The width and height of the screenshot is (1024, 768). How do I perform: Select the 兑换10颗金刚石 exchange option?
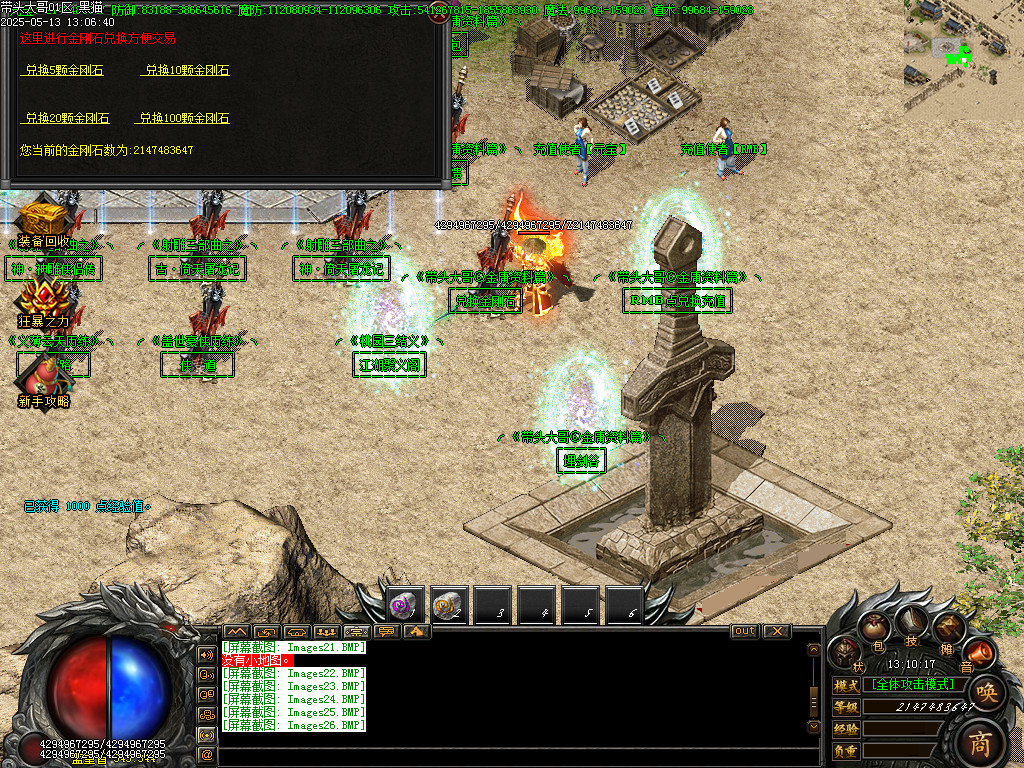186,70
